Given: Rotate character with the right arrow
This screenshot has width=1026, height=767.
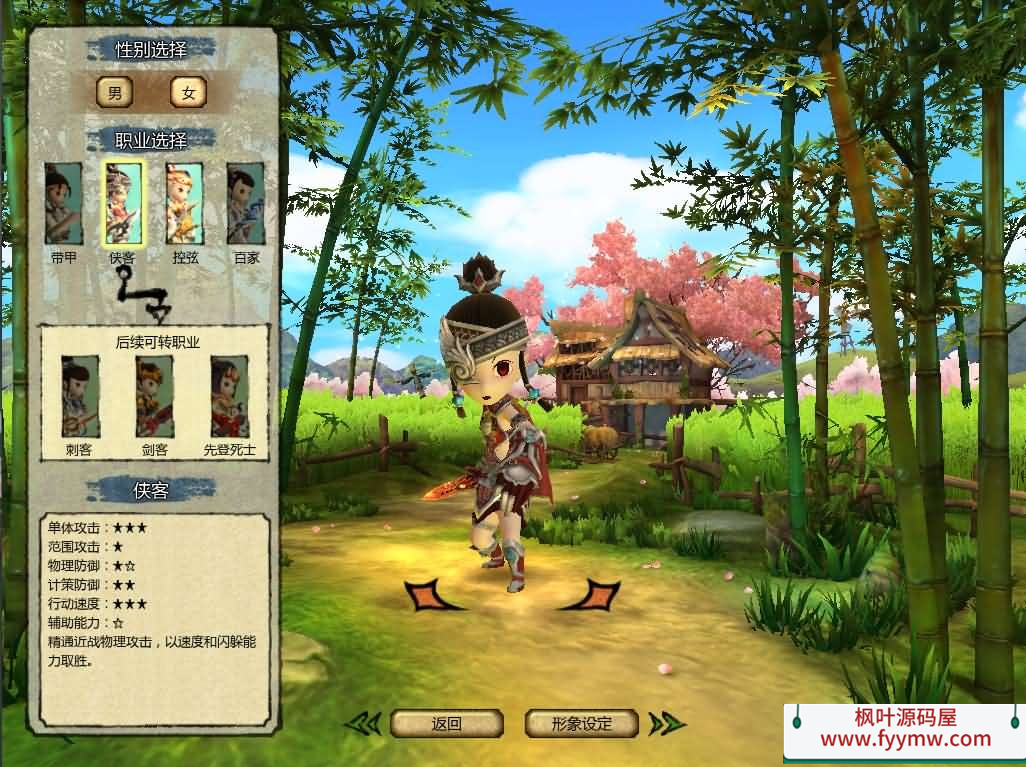Looking at the screenshot, I should [591, 595].
